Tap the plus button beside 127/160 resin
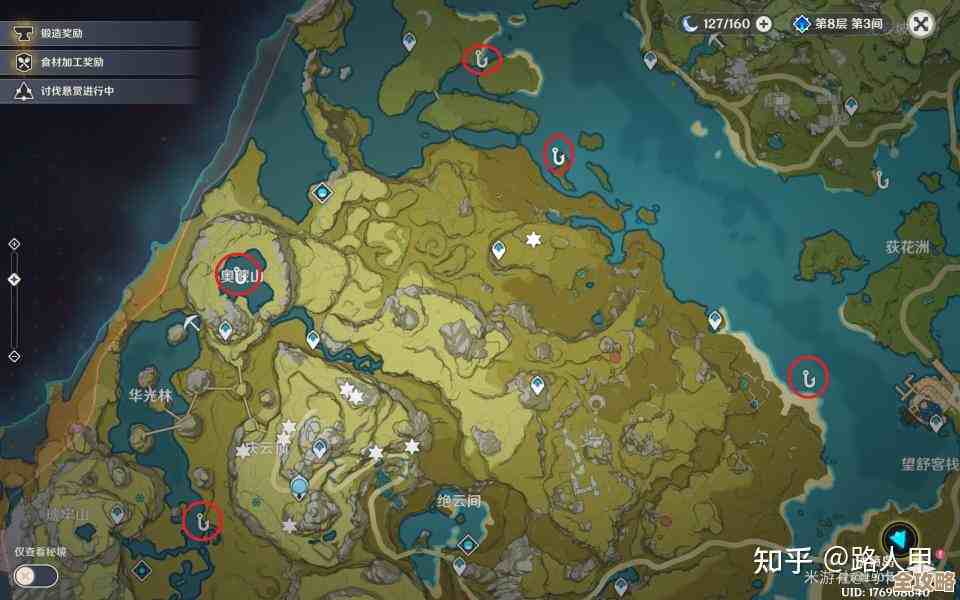 tap(764, 23)
